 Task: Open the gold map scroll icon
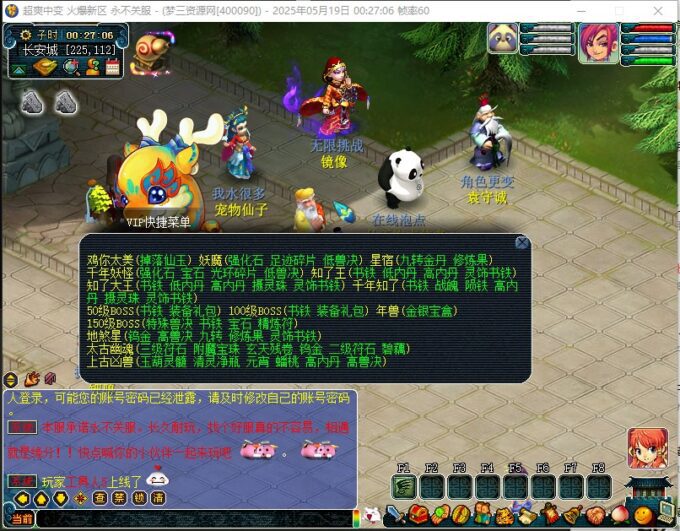point(44,67)
